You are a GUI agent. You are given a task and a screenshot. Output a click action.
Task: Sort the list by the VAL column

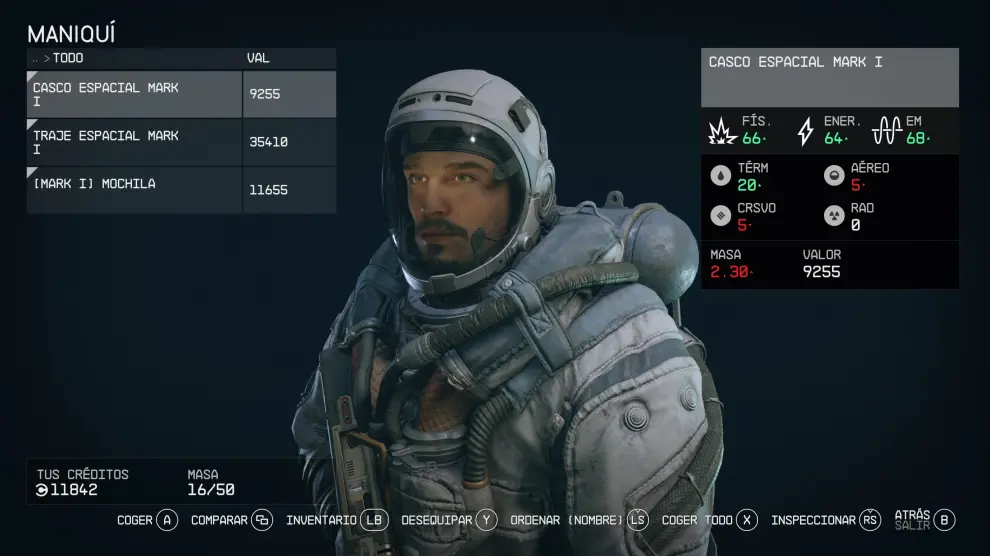click(x=258, y=58)
